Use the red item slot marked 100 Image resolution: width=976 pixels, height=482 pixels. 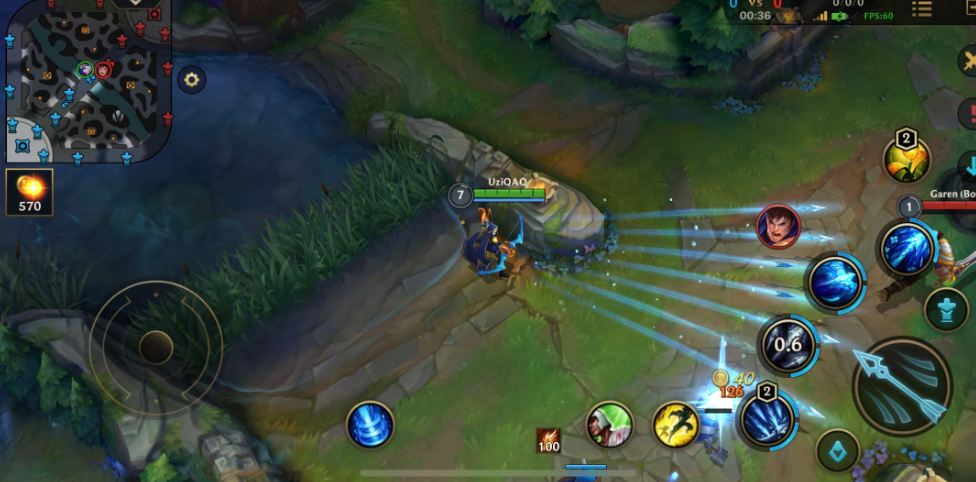point(547,440)
